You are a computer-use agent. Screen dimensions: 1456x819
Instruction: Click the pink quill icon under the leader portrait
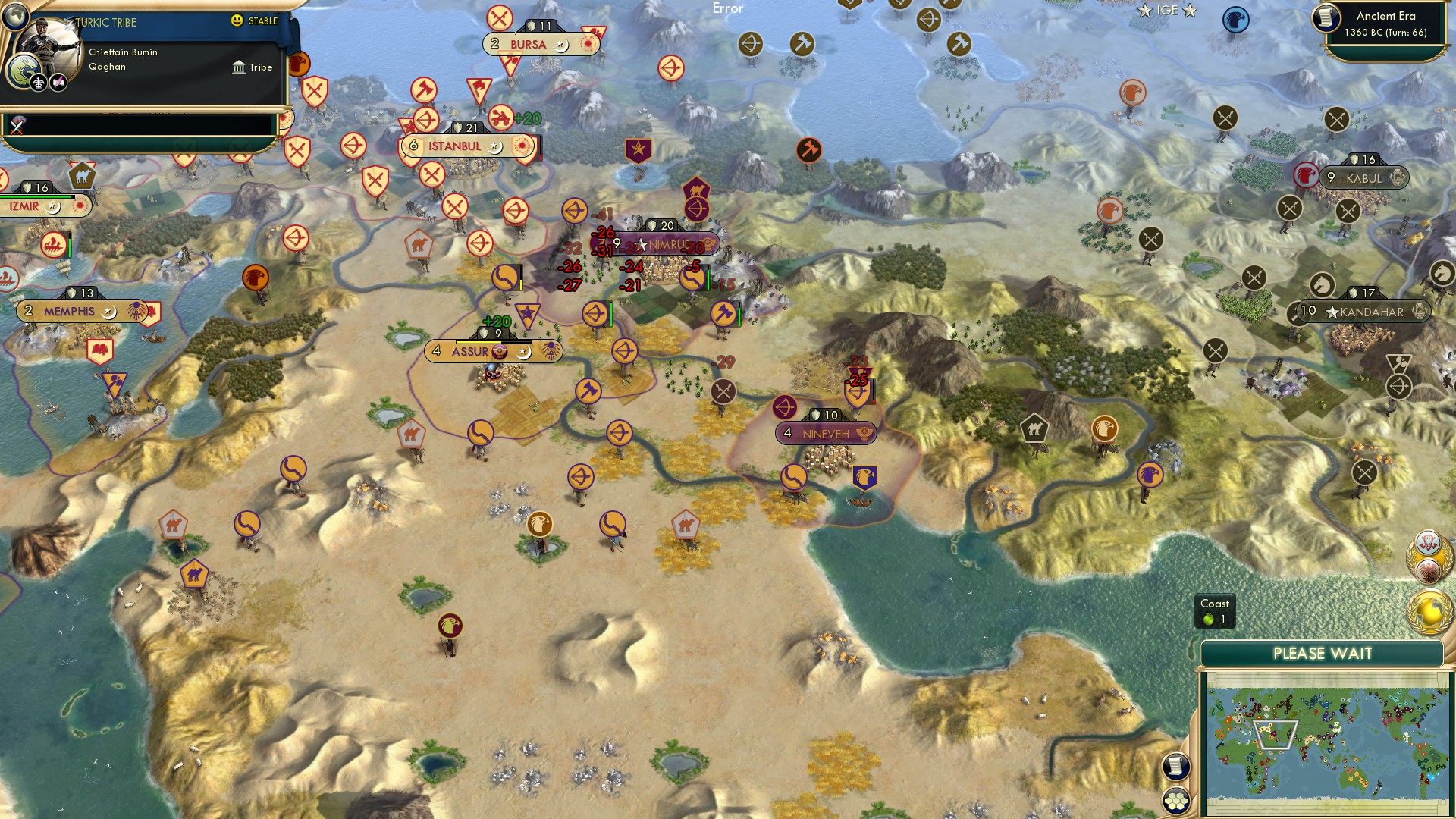58,83
